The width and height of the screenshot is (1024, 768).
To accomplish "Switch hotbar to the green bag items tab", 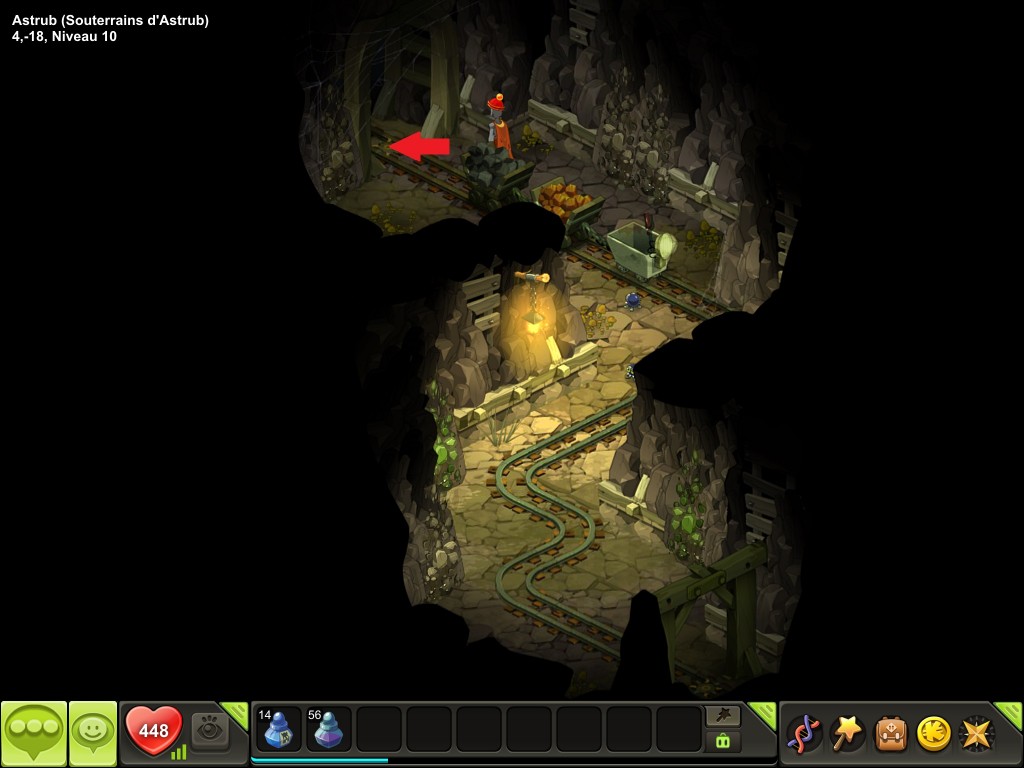I will pos(723,741).
